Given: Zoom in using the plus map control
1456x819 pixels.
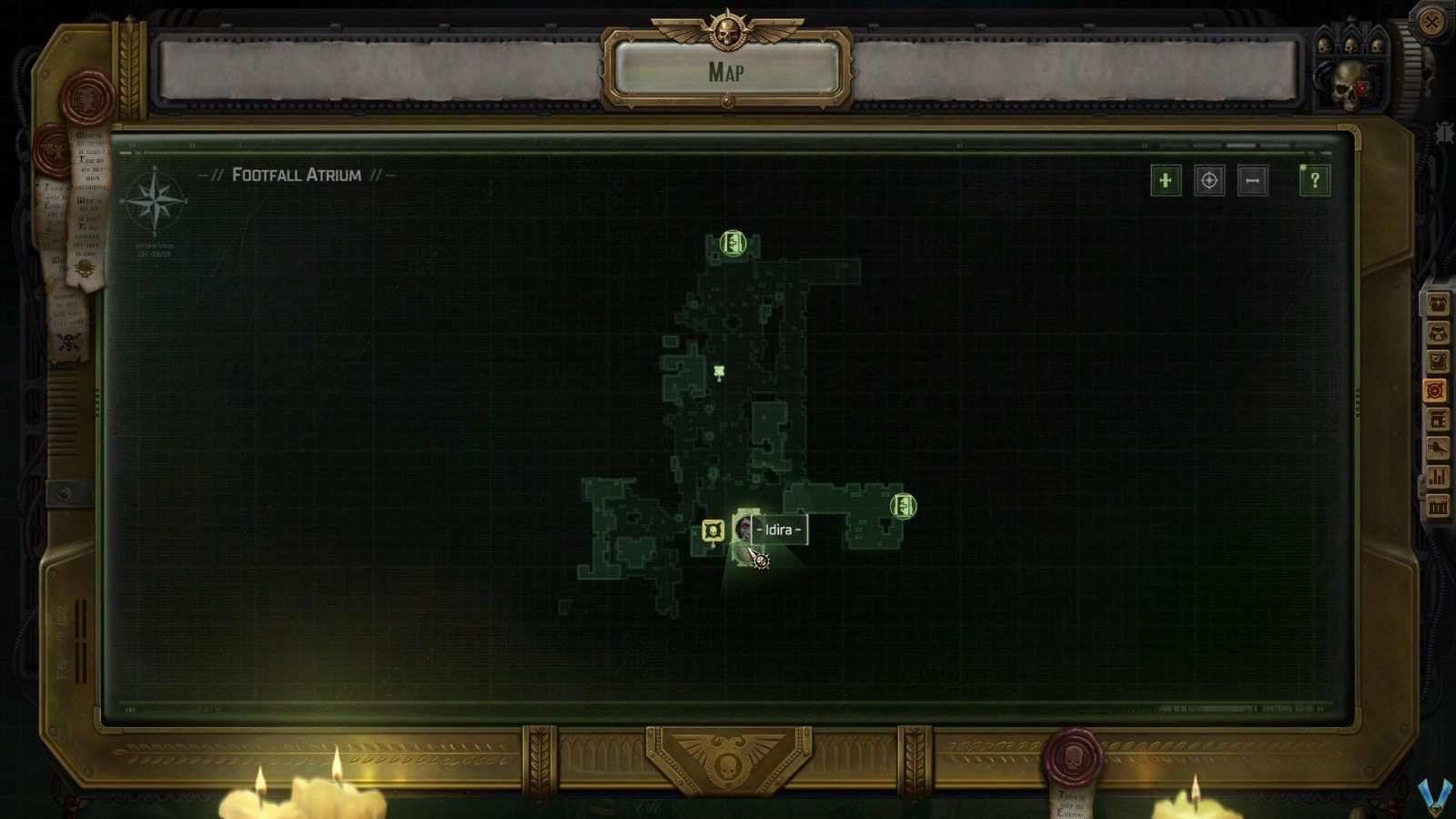Looking at the screenshot, I should [x=1168, y=181].
